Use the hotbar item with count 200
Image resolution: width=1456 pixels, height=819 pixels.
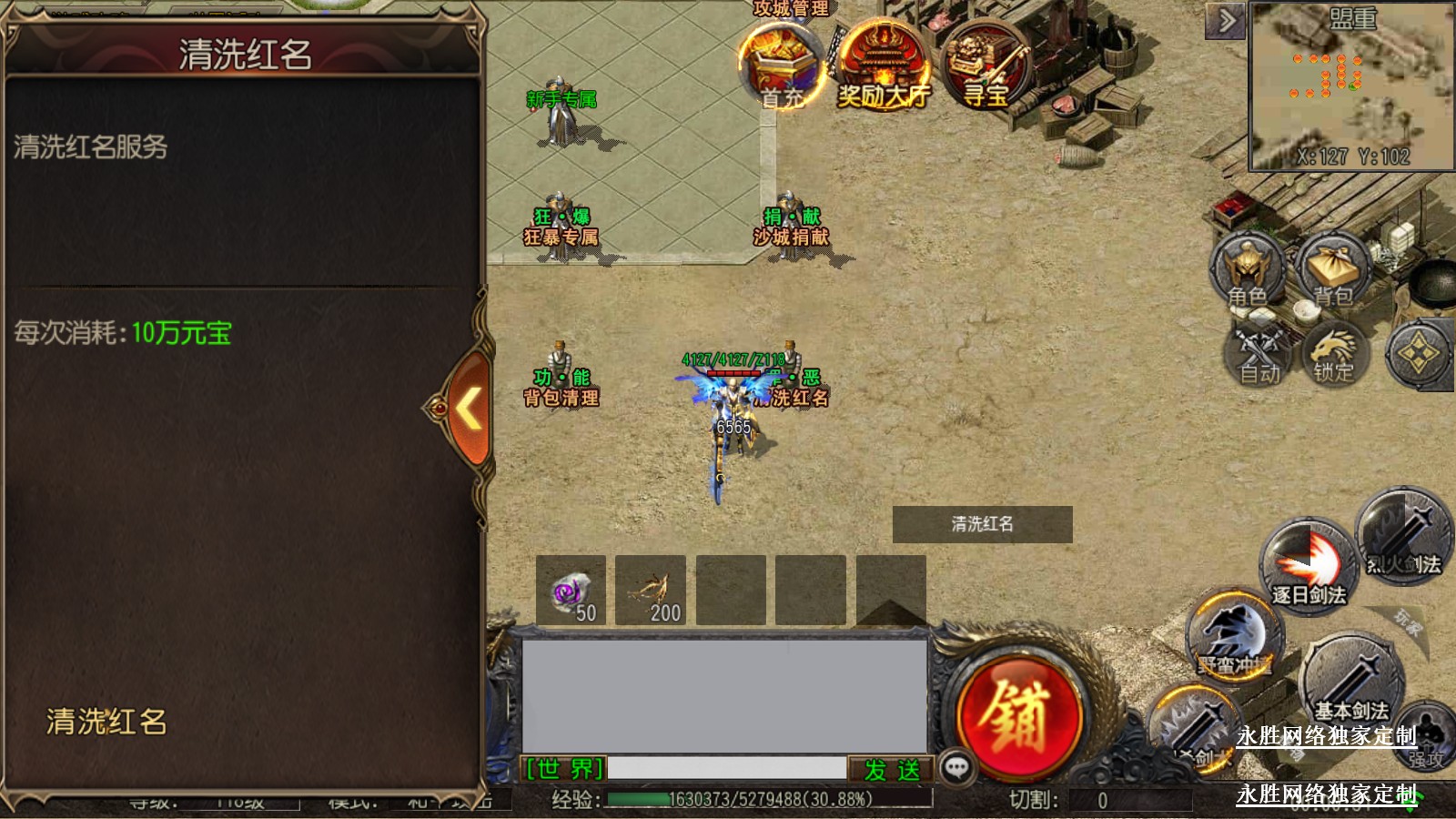651,590
